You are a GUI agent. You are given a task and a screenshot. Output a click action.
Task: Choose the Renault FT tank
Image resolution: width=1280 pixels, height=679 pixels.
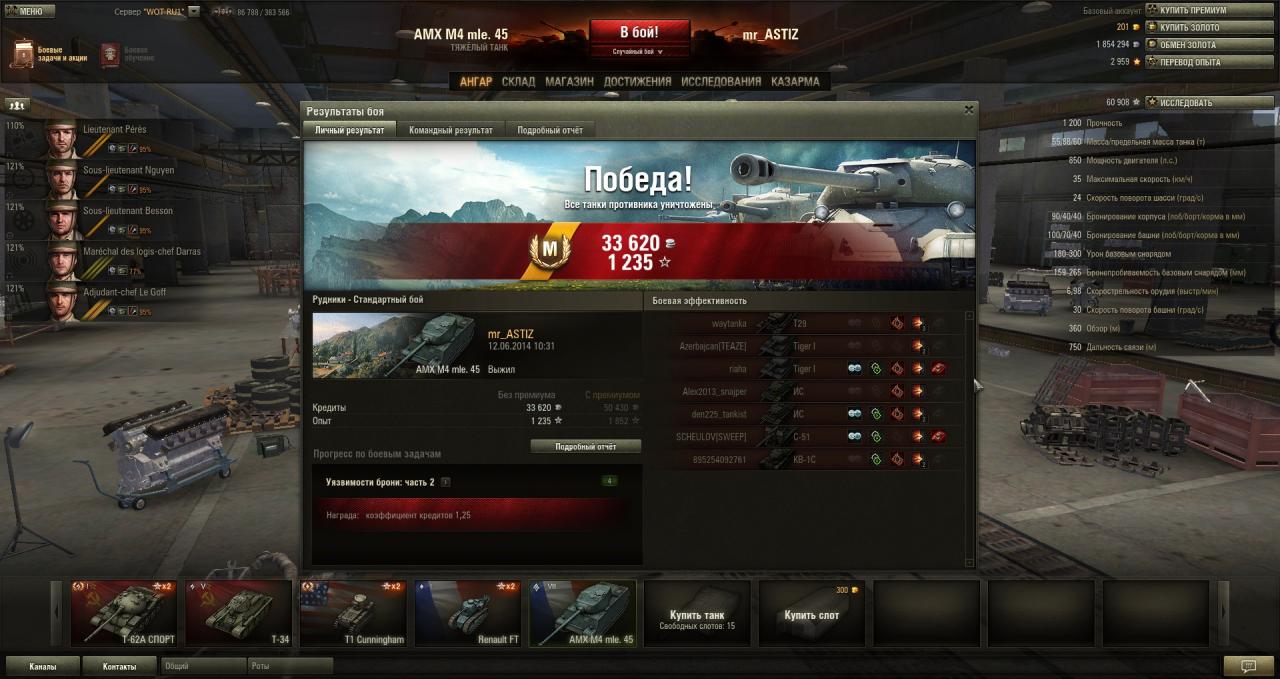(x=468, y=613)
